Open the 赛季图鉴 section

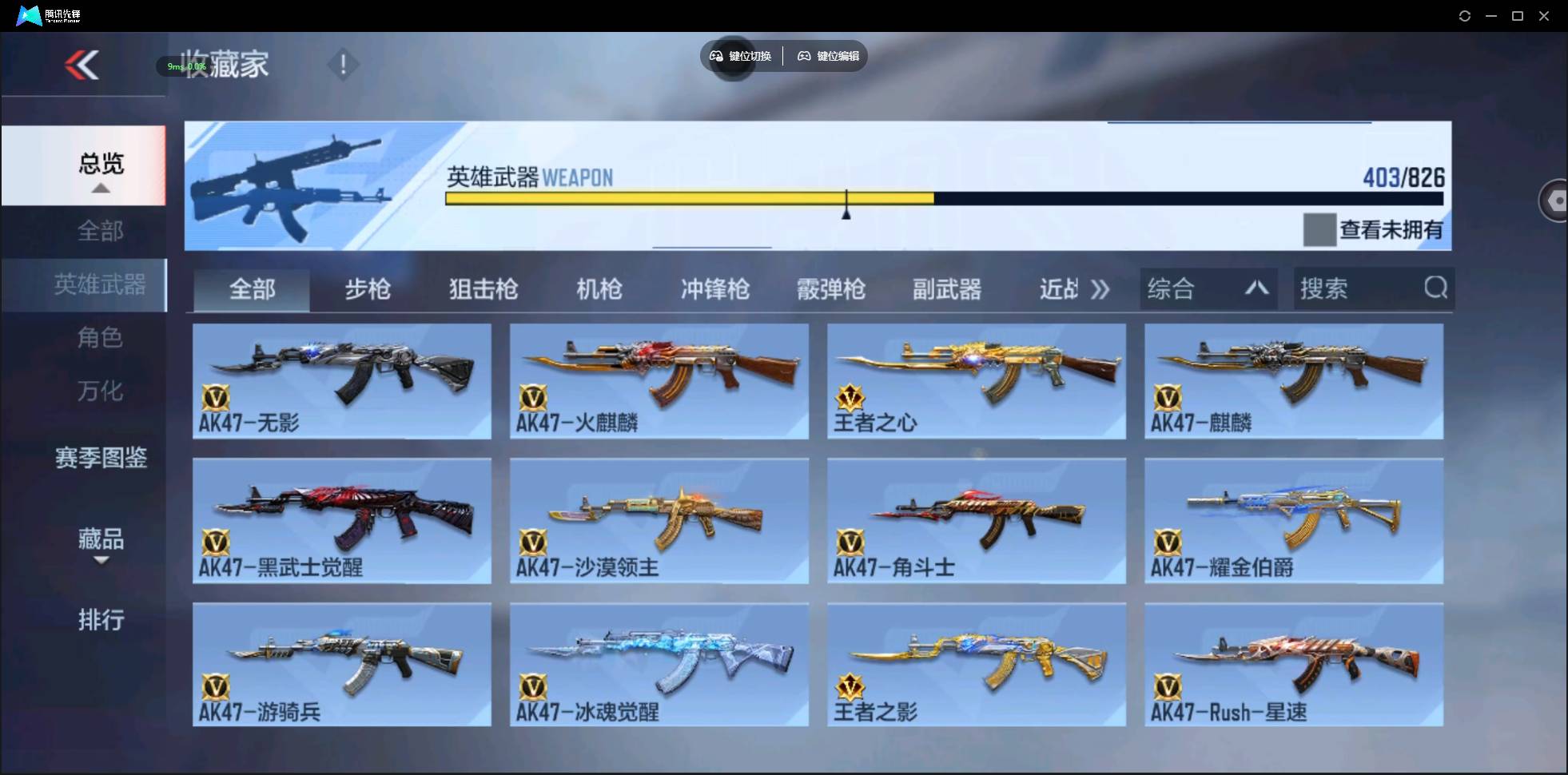pos(101,458)
